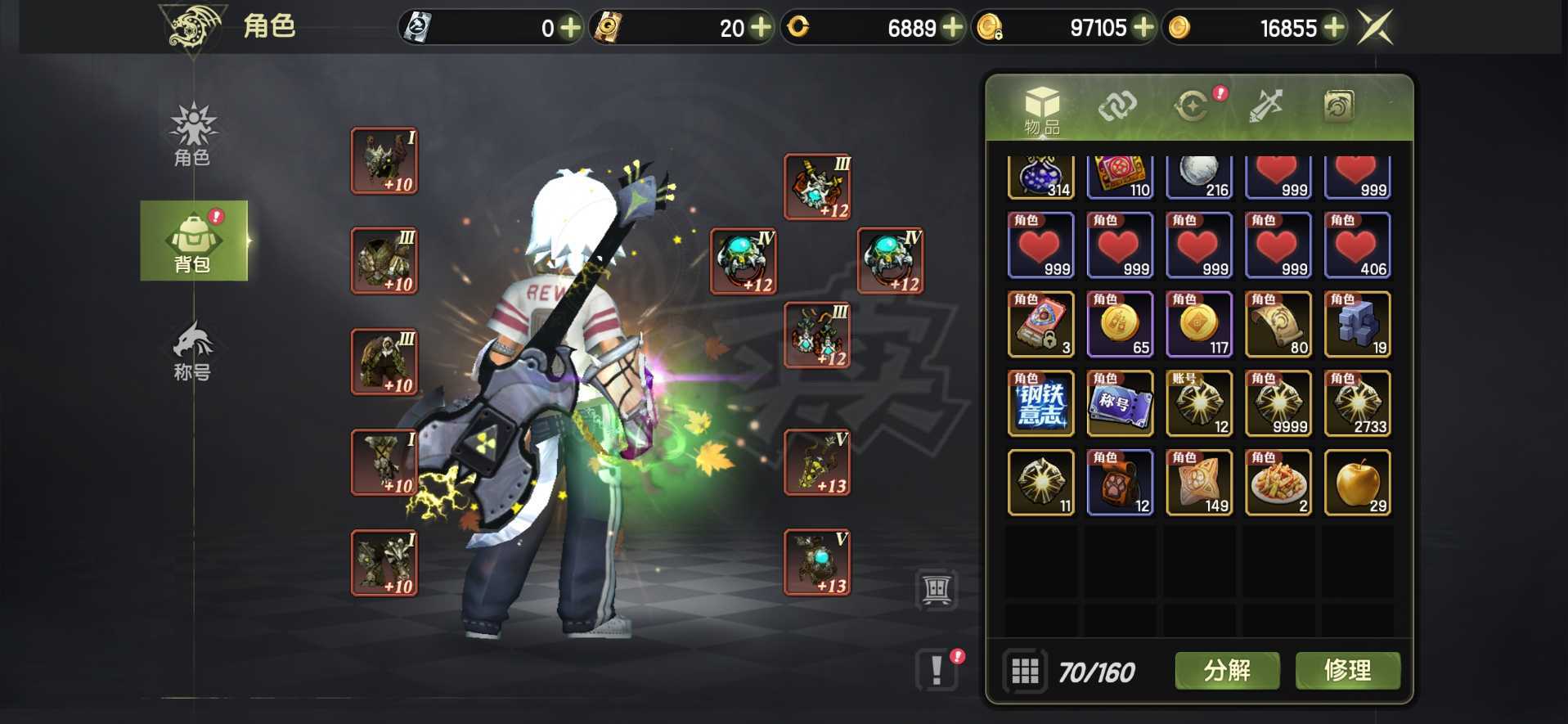
Task: Switch to the 角色 character tab
Action: pyautogui.click(x=192, y=136)
